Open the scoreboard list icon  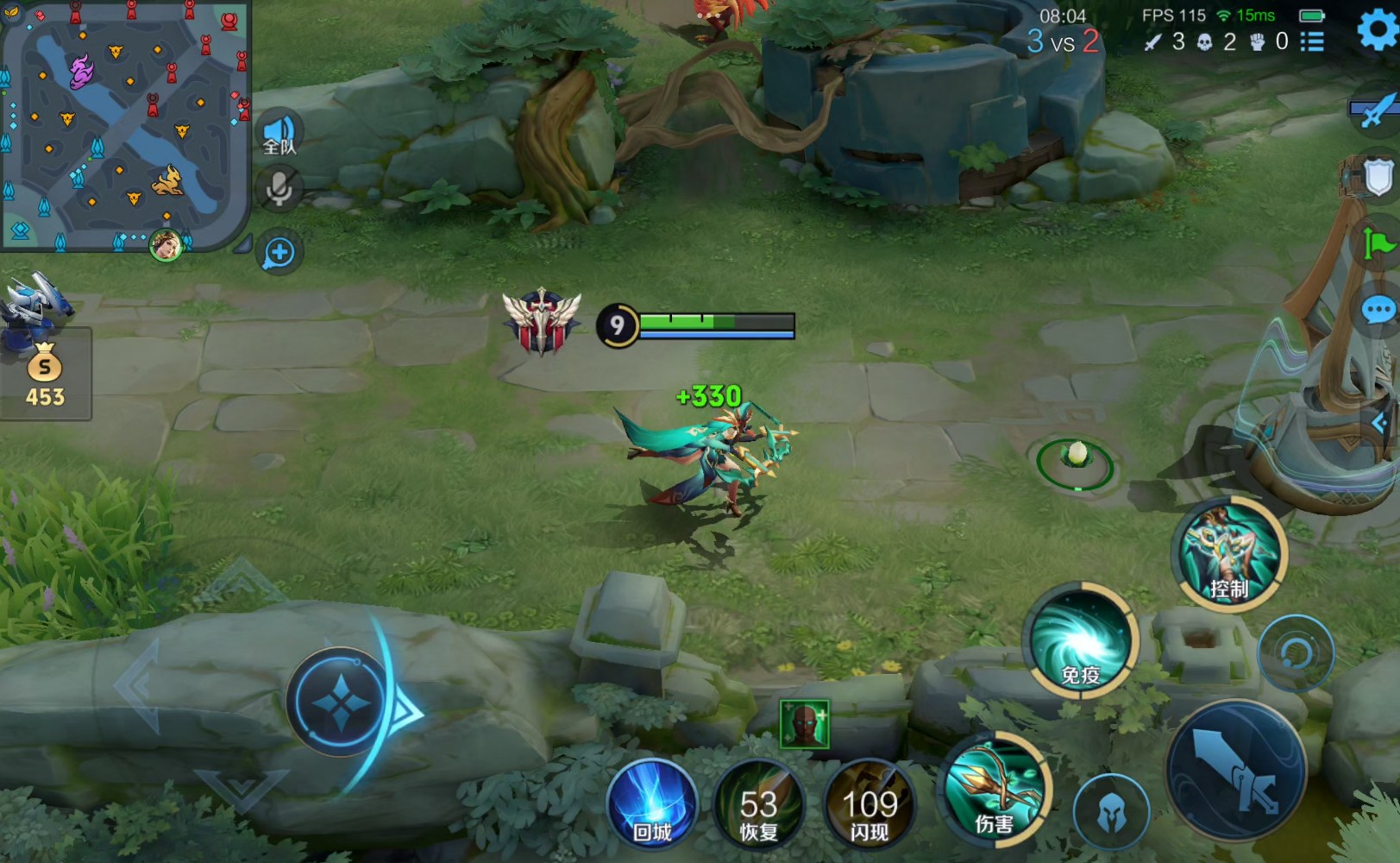coord(1312,41)
